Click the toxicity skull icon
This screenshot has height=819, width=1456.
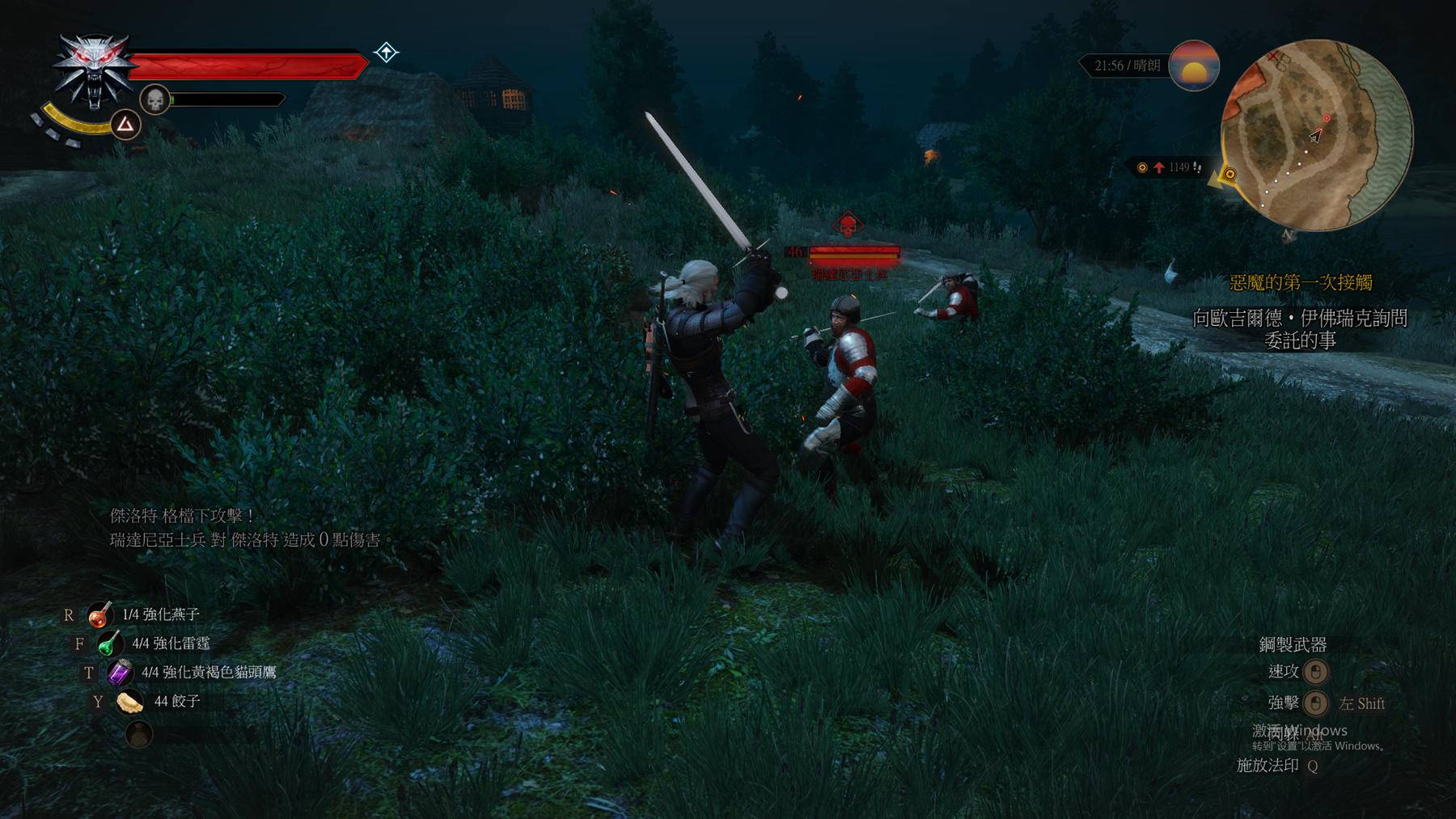tap(154, 100)
